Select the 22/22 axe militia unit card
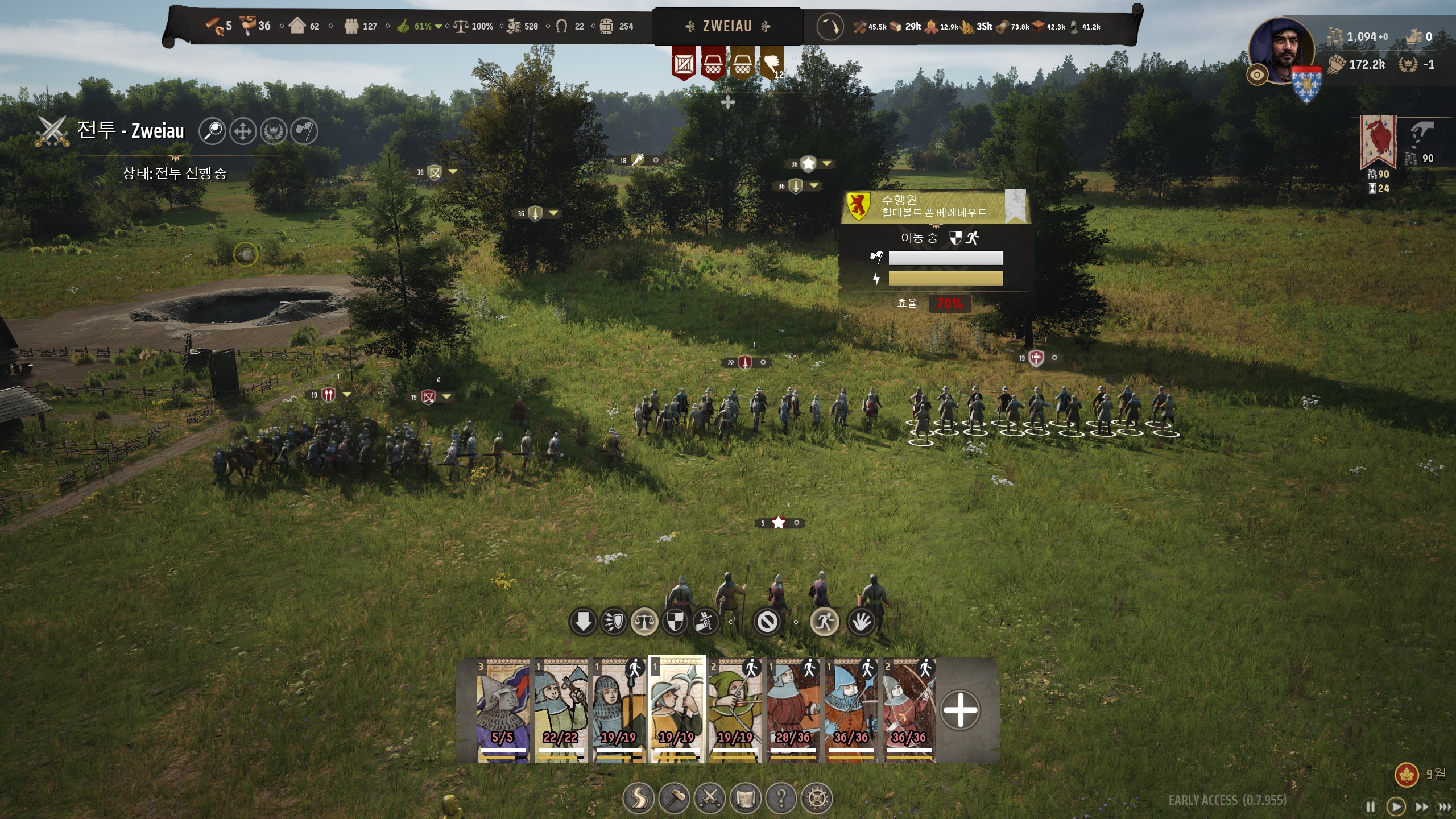1456x819 pixels. (x=561, y=710)
